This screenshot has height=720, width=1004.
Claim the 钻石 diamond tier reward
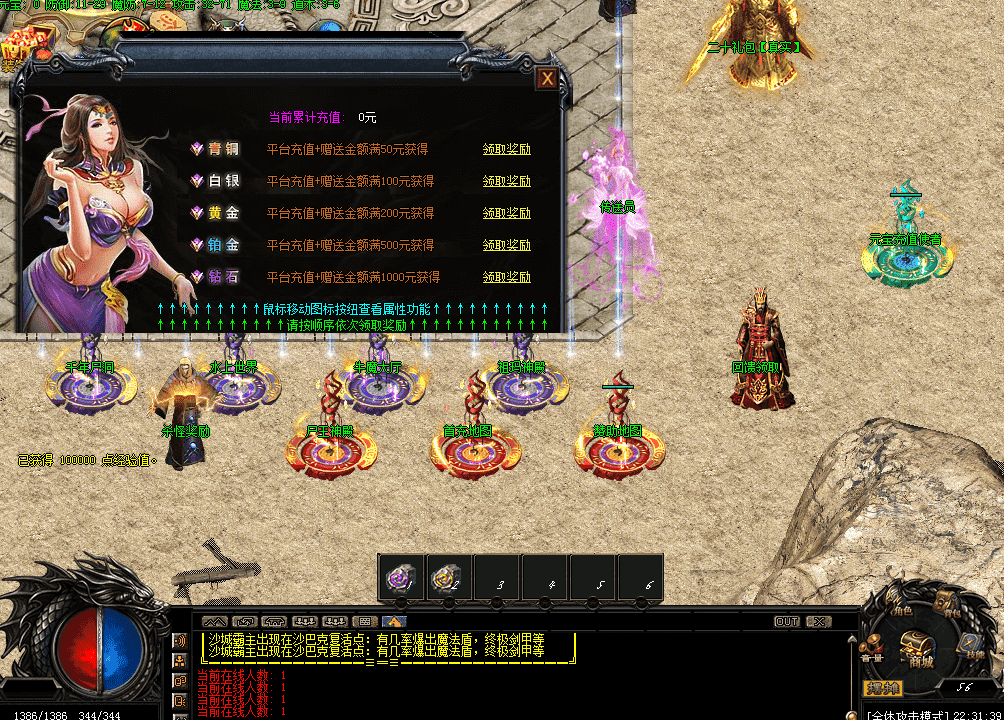[506, 278]
